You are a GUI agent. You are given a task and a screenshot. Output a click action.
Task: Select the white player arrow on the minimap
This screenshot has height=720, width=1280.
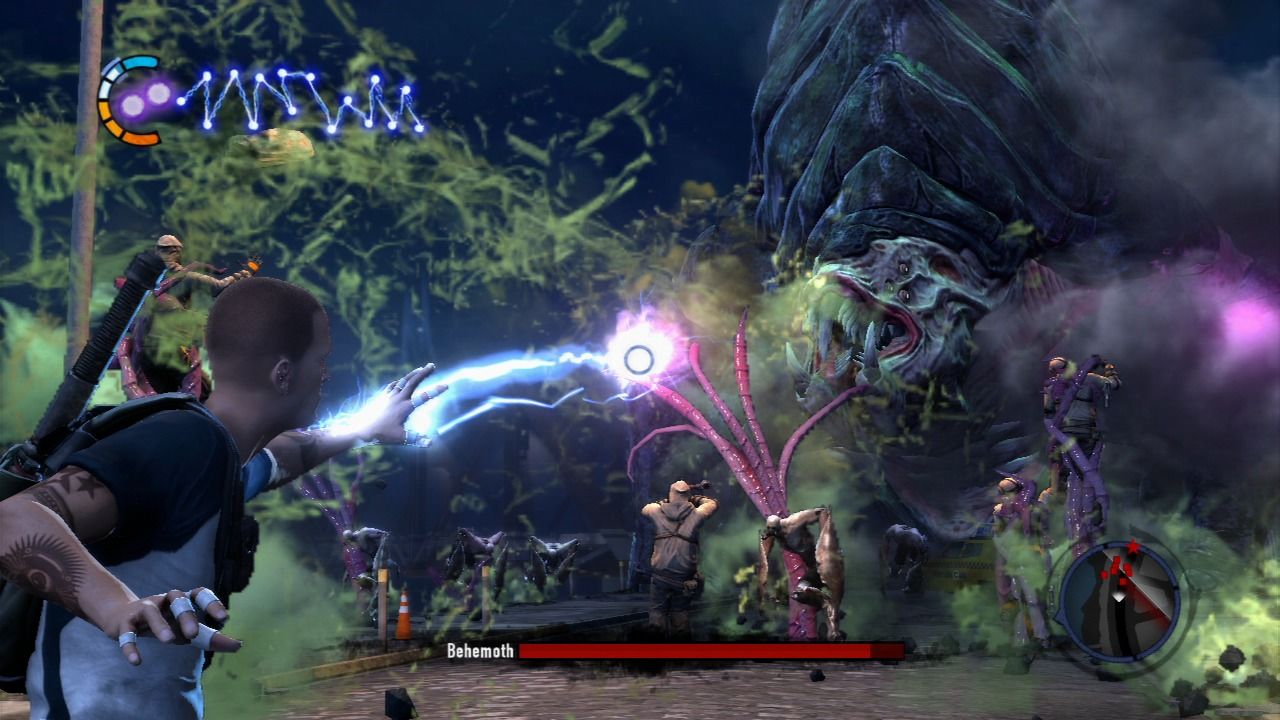pyautogui.click(x=1119, y=597)
